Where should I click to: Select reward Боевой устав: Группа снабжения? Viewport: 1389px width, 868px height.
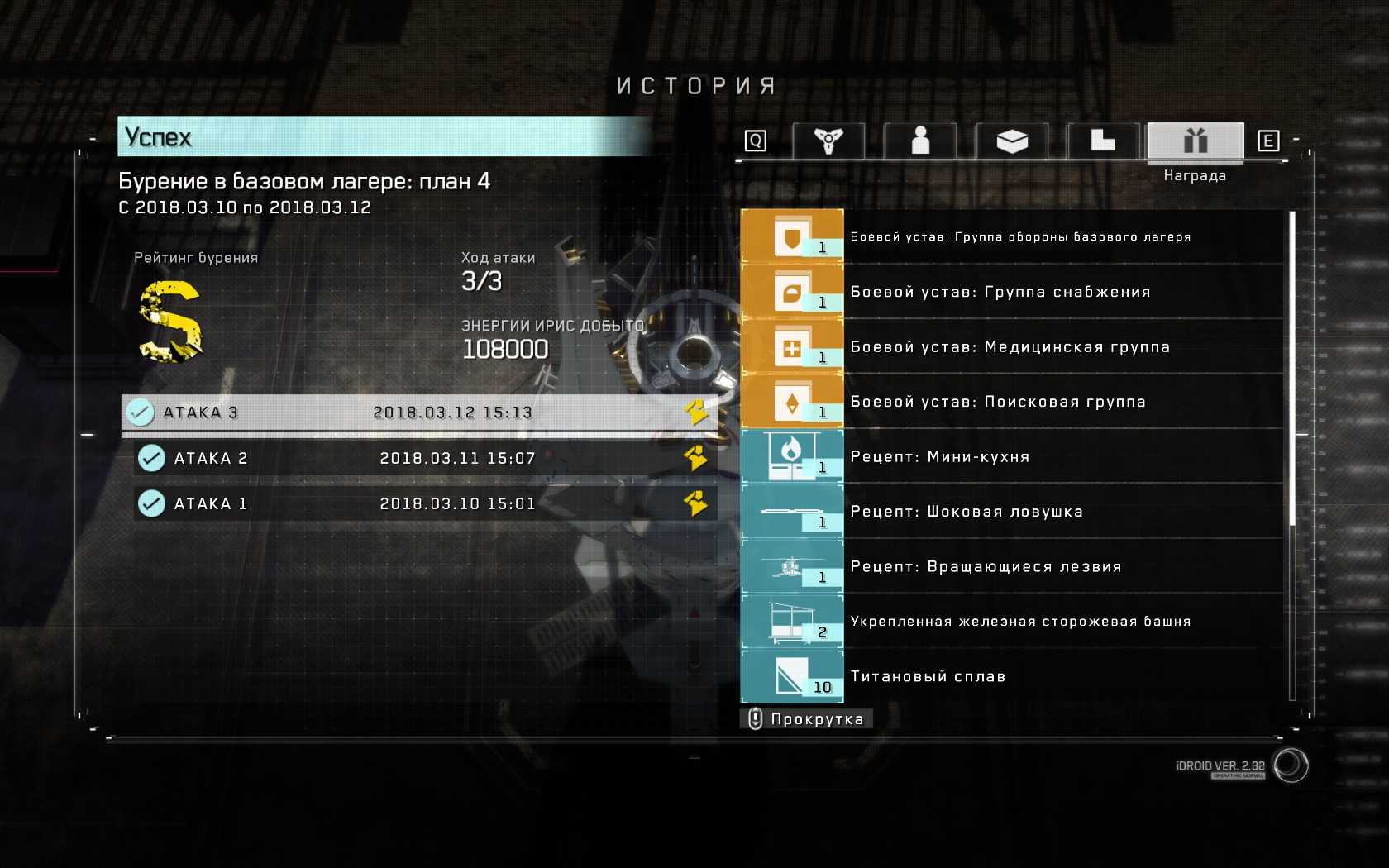click(x=1013, y=292)
